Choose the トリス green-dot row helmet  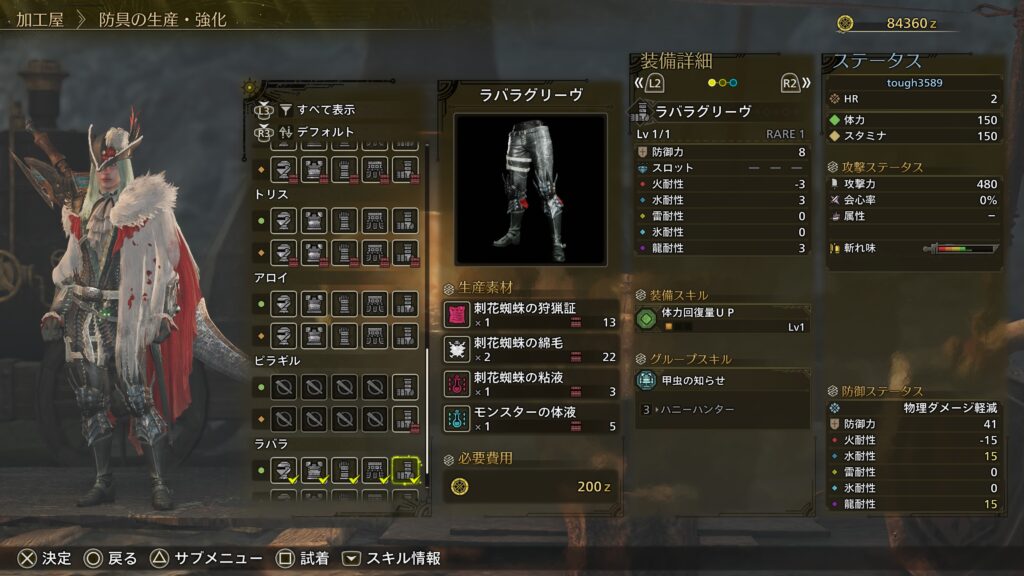pos(284,220)
